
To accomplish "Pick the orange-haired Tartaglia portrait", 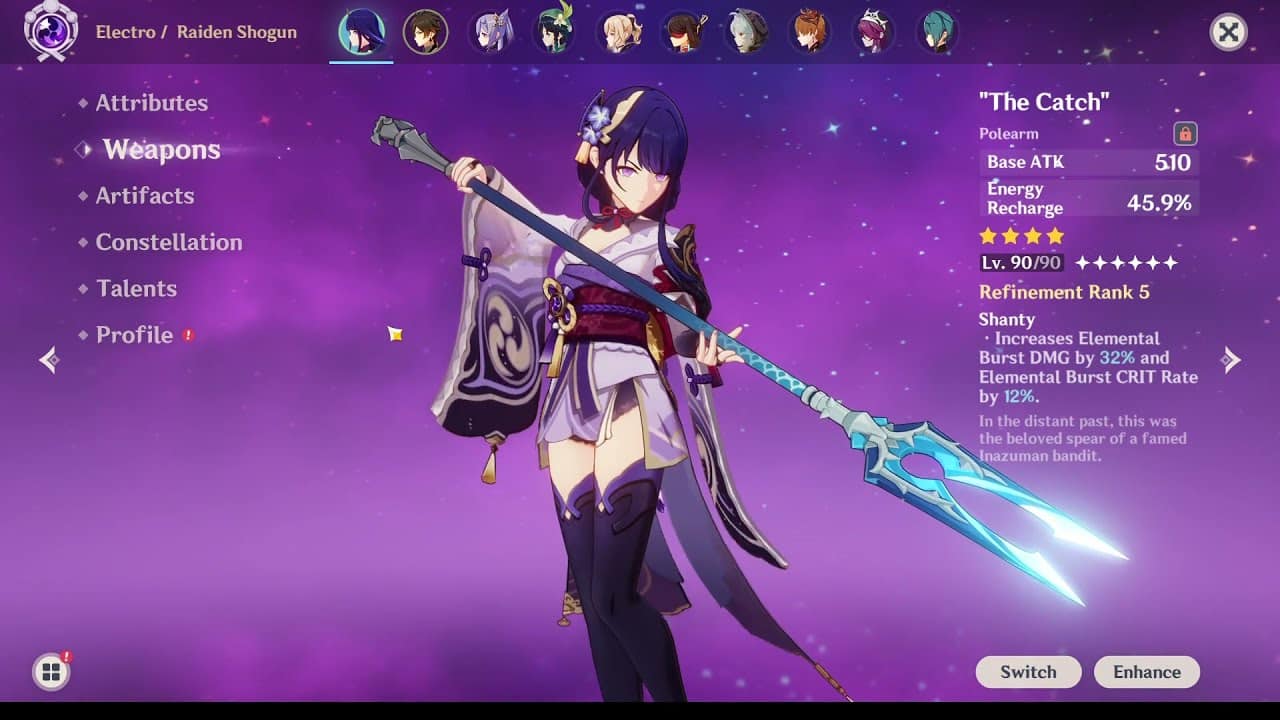I will click(812, 33).
